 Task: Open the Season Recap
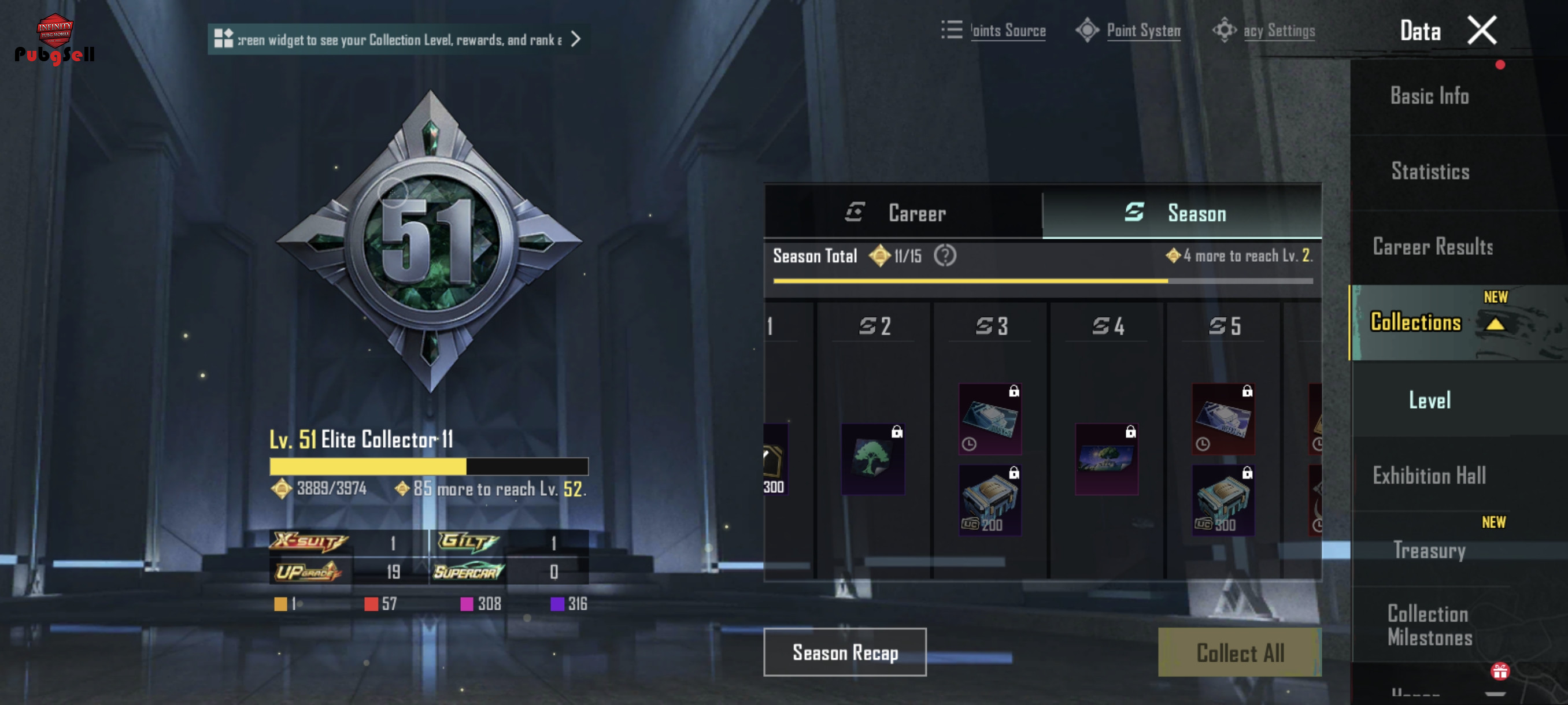[845, 652]
